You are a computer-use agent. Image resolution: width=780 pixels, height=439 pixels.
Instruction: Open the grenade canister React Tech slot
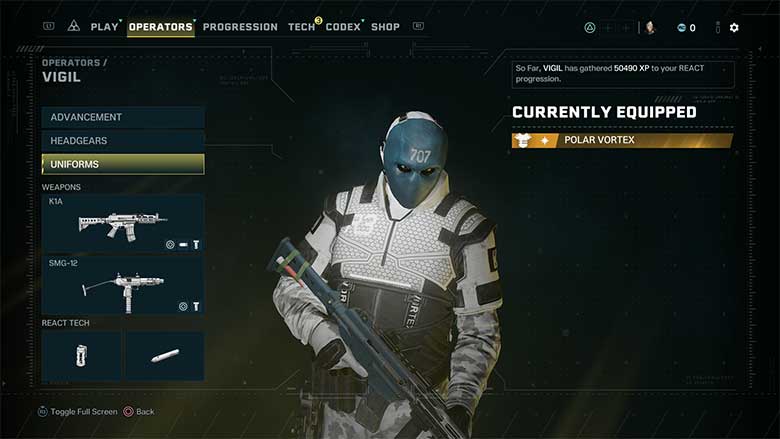pos(82,356)
